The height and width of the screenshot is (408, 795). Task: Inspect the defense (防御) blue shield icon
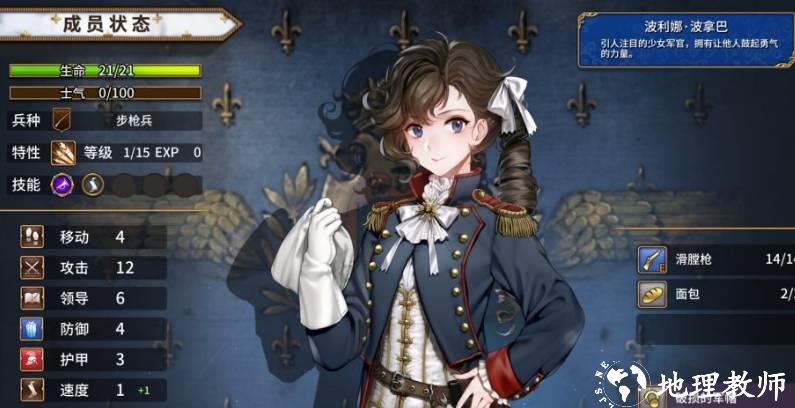click(32, 329)
